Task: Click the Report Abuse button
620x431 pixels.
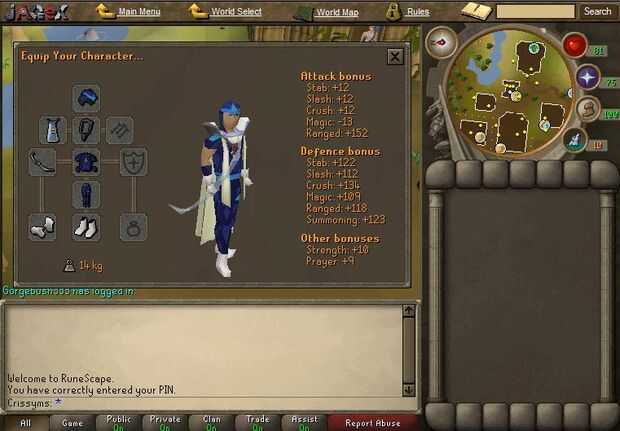Action: [x=373, y=423]
